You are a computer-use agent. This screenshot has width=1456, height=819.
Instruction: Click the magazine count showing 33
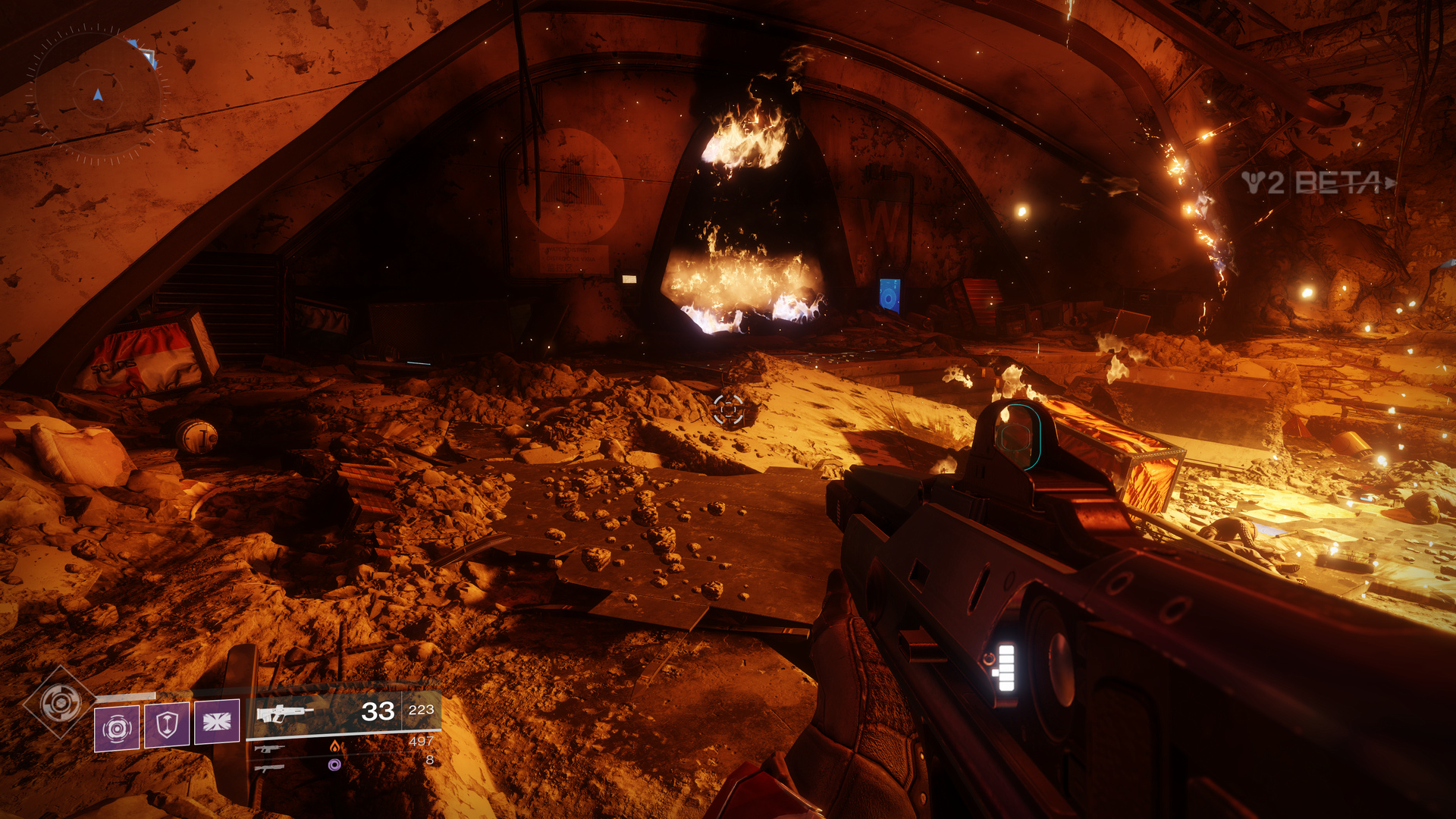click(x=377, y=711)
